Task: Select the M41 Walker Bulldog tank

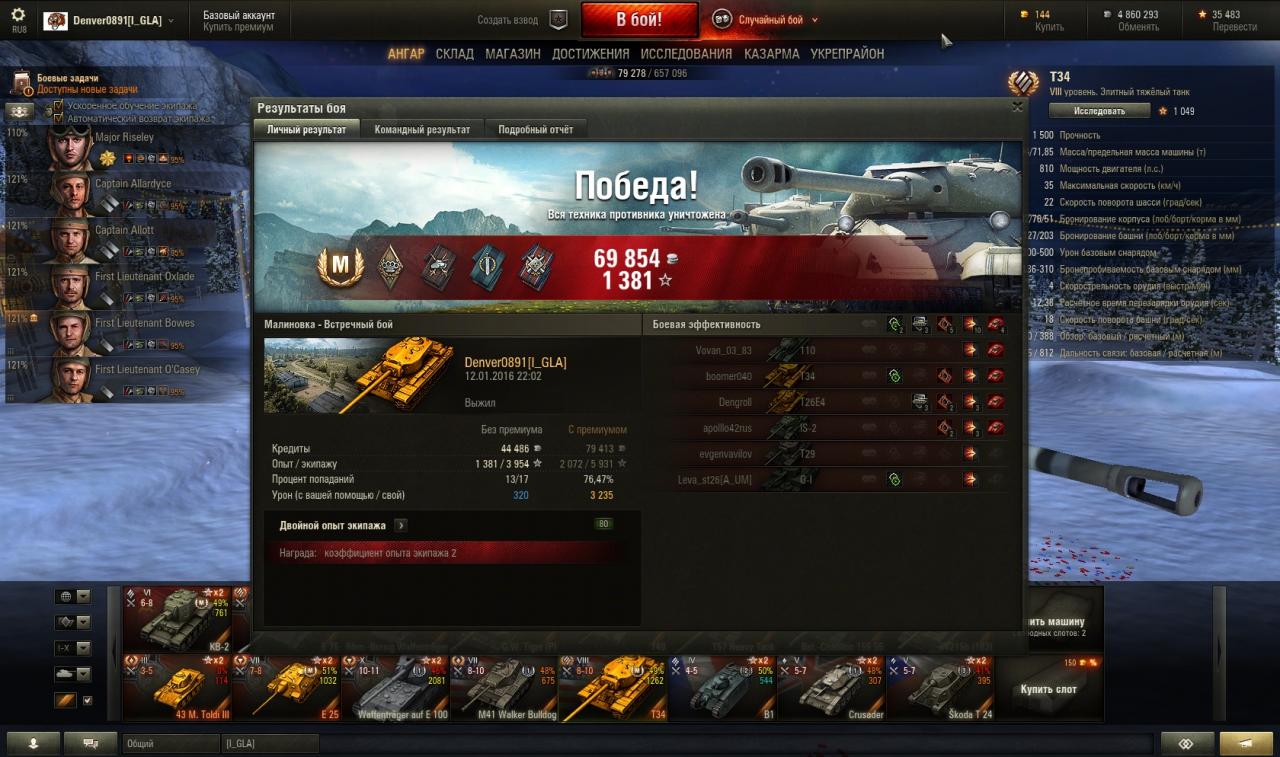Action: pyautogui.click(x=504, y=688)
